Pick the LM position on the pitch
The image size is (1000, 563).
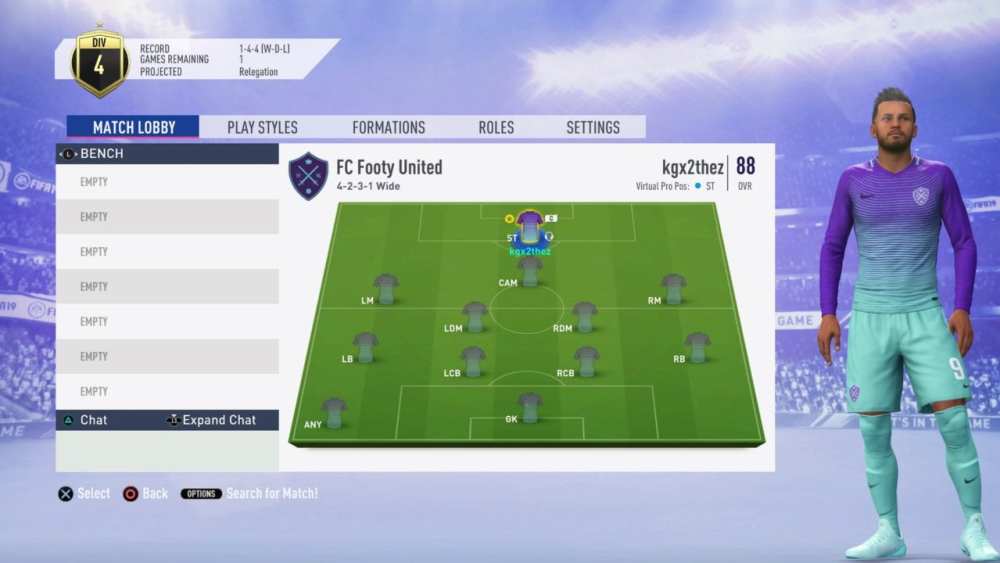tap(386, 288)
